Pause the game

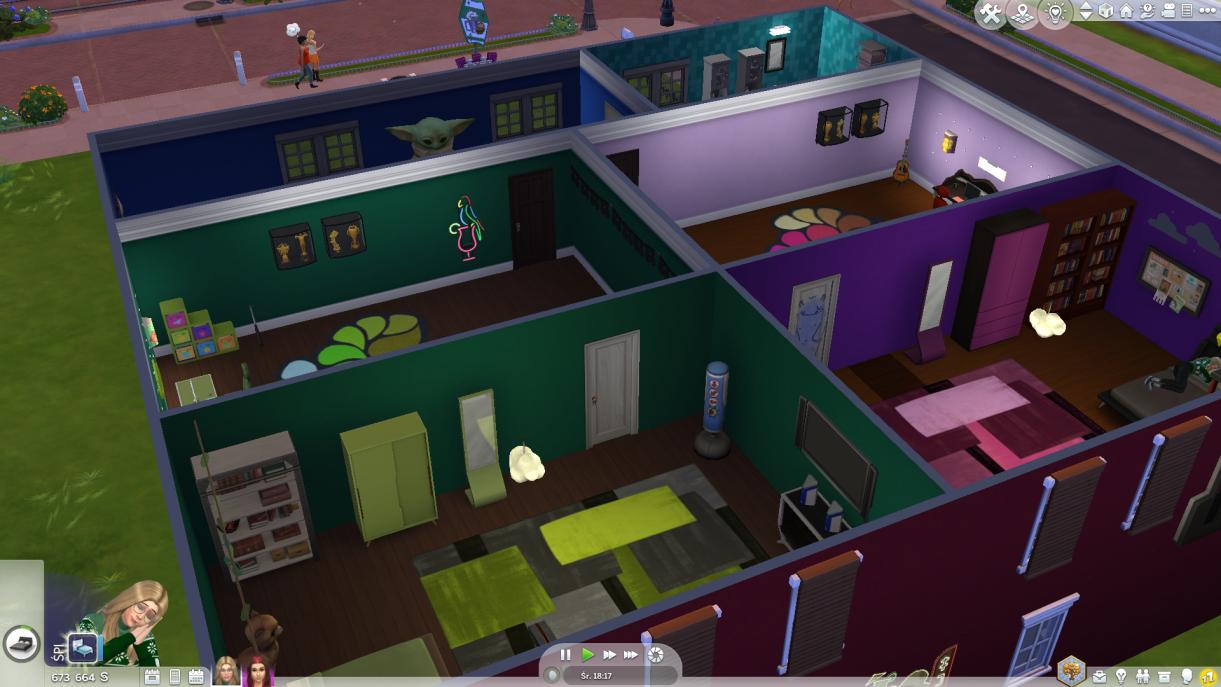(566, 655)
